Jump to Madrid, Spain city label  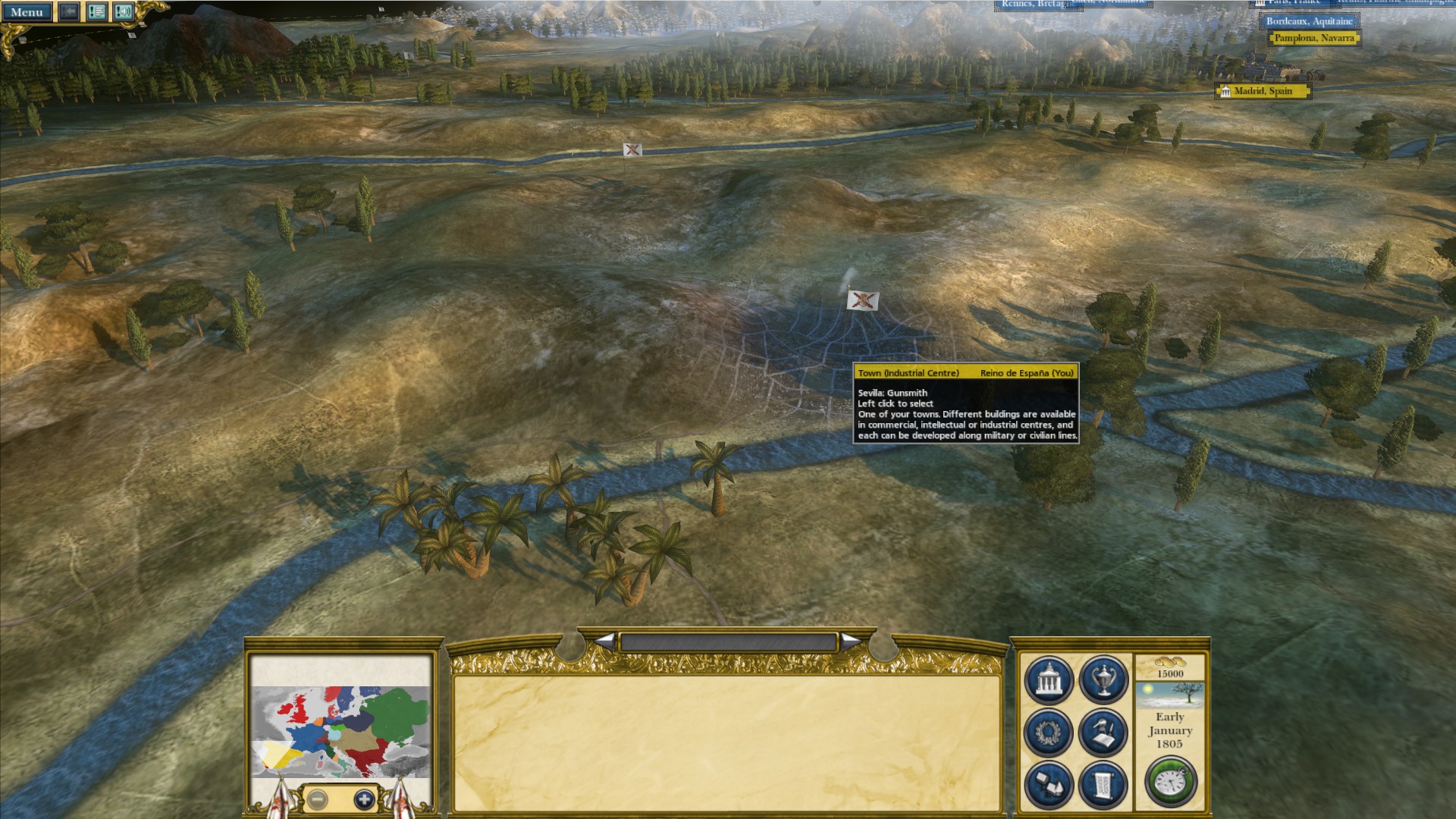[x=1263, y=91]
